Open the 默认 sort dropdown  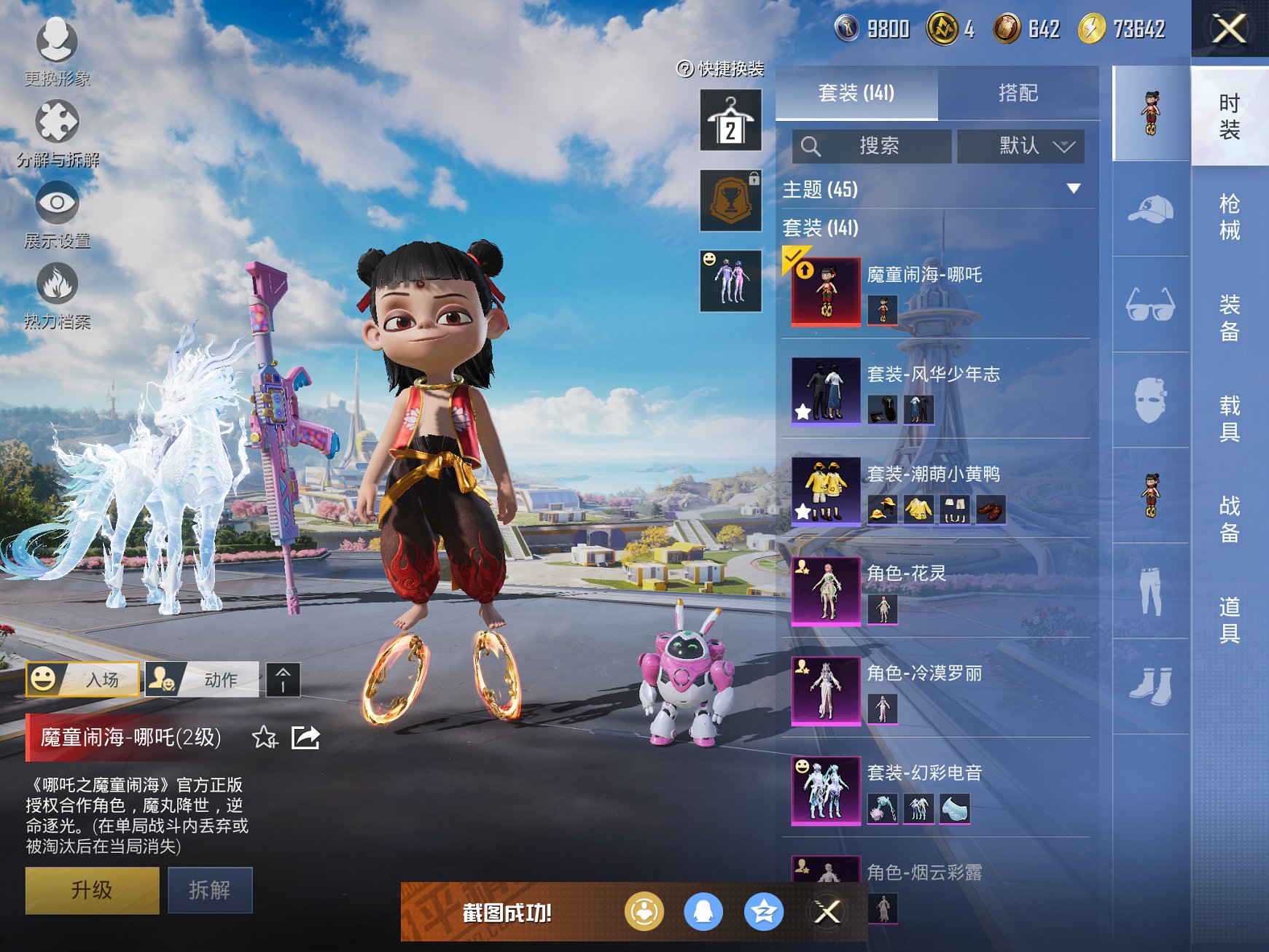click(1020, 146)
